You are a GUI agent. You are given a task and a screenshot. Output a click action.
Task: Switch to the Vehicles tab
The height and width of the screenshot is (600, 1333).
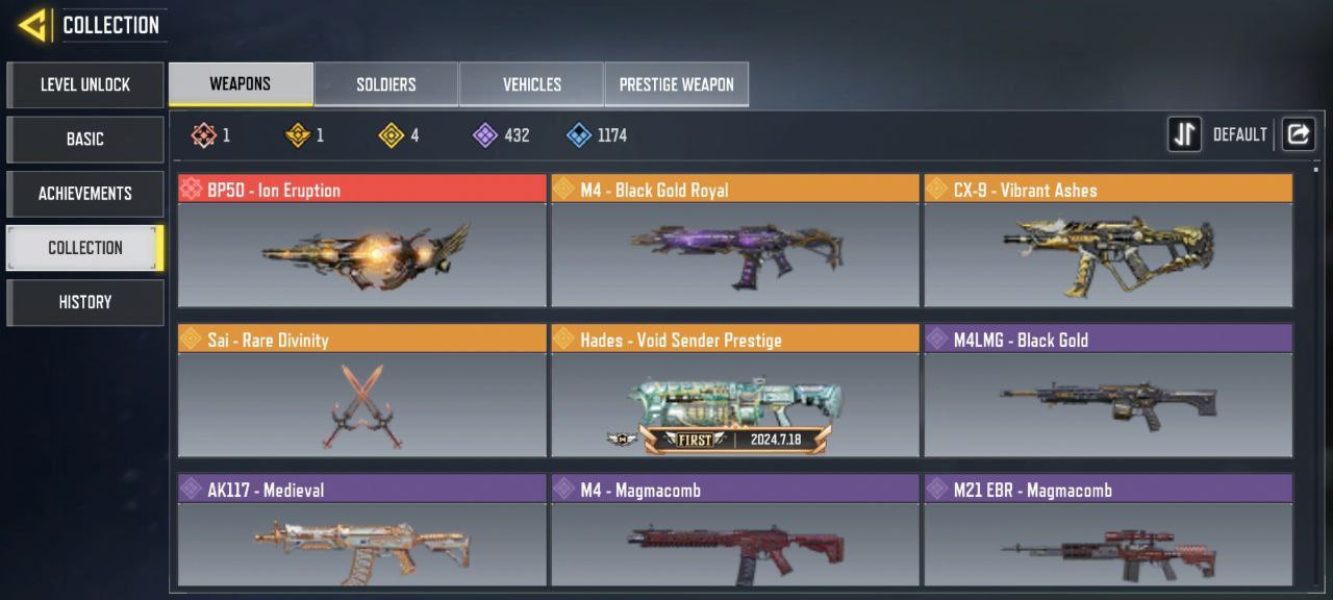[531, 84]
